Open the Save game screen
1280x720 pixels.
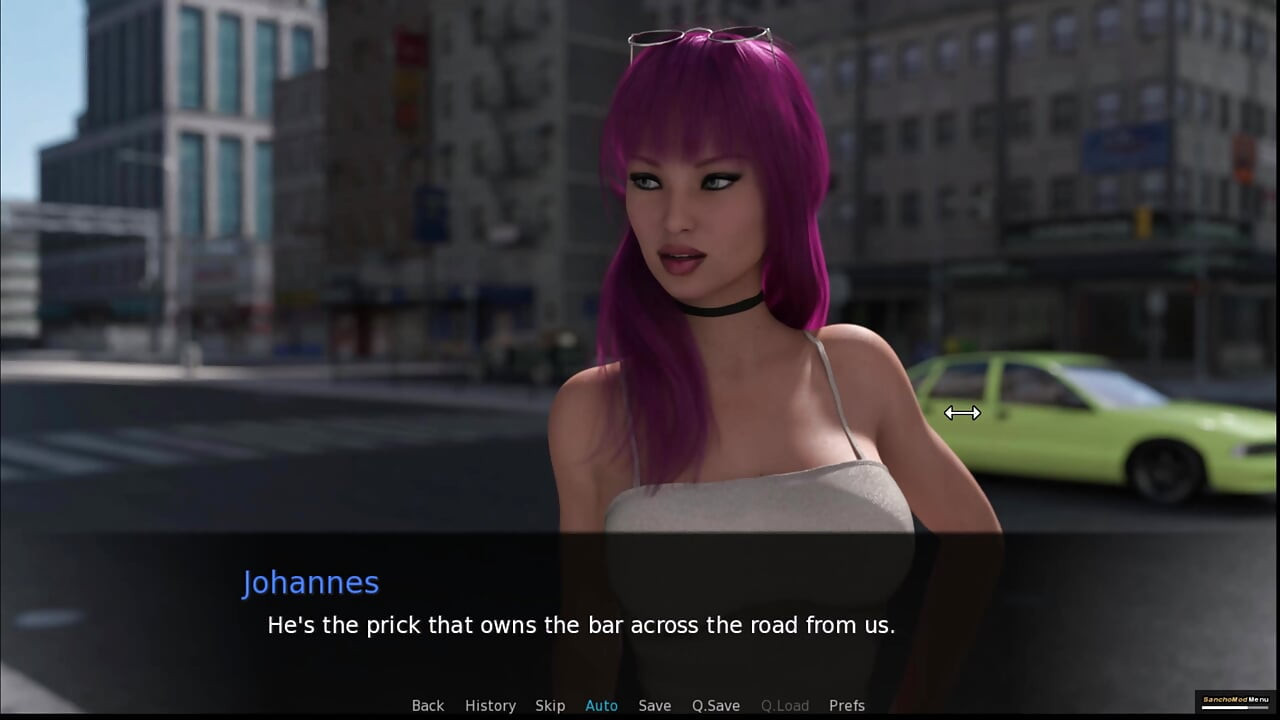[x=655, y=706]
